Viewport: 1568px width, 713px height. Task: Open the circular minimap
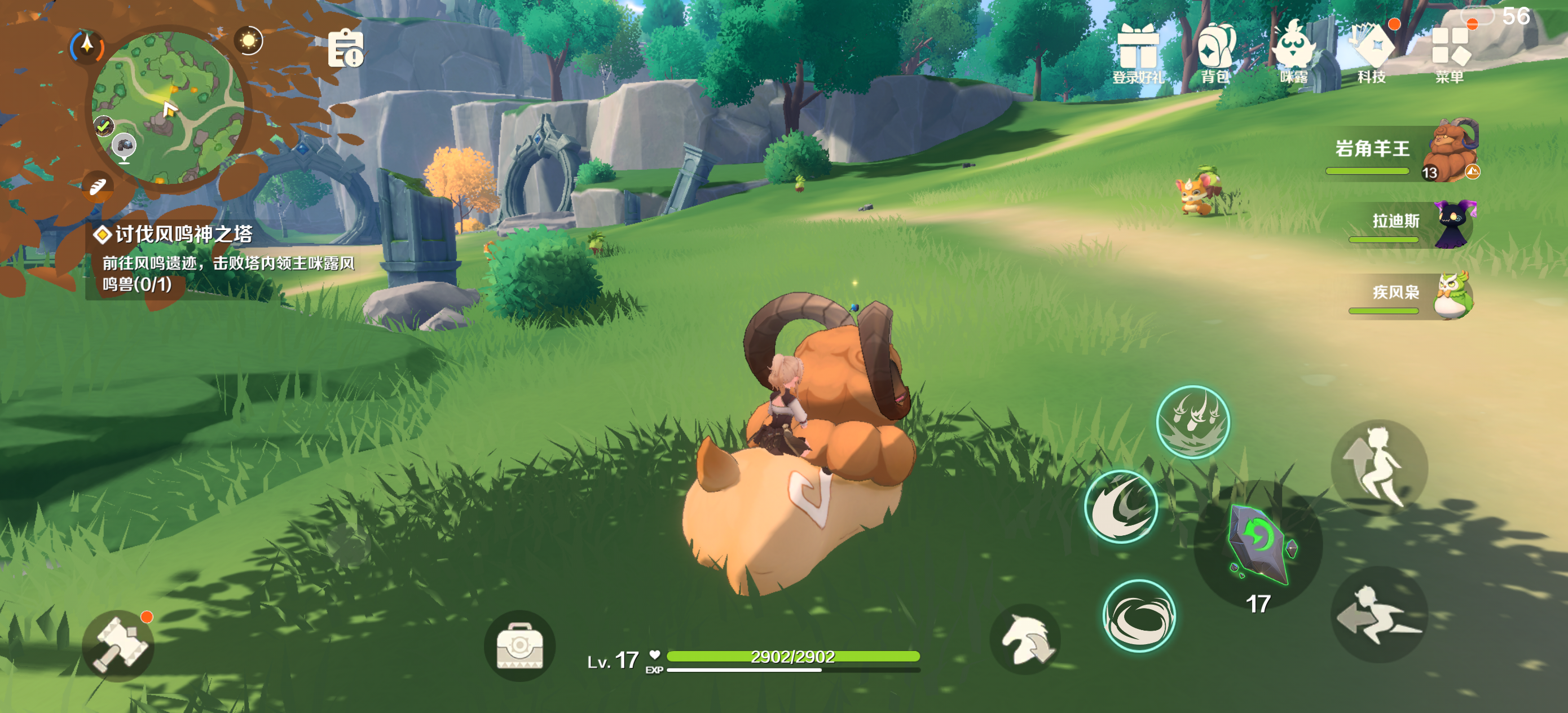(168, 108)
